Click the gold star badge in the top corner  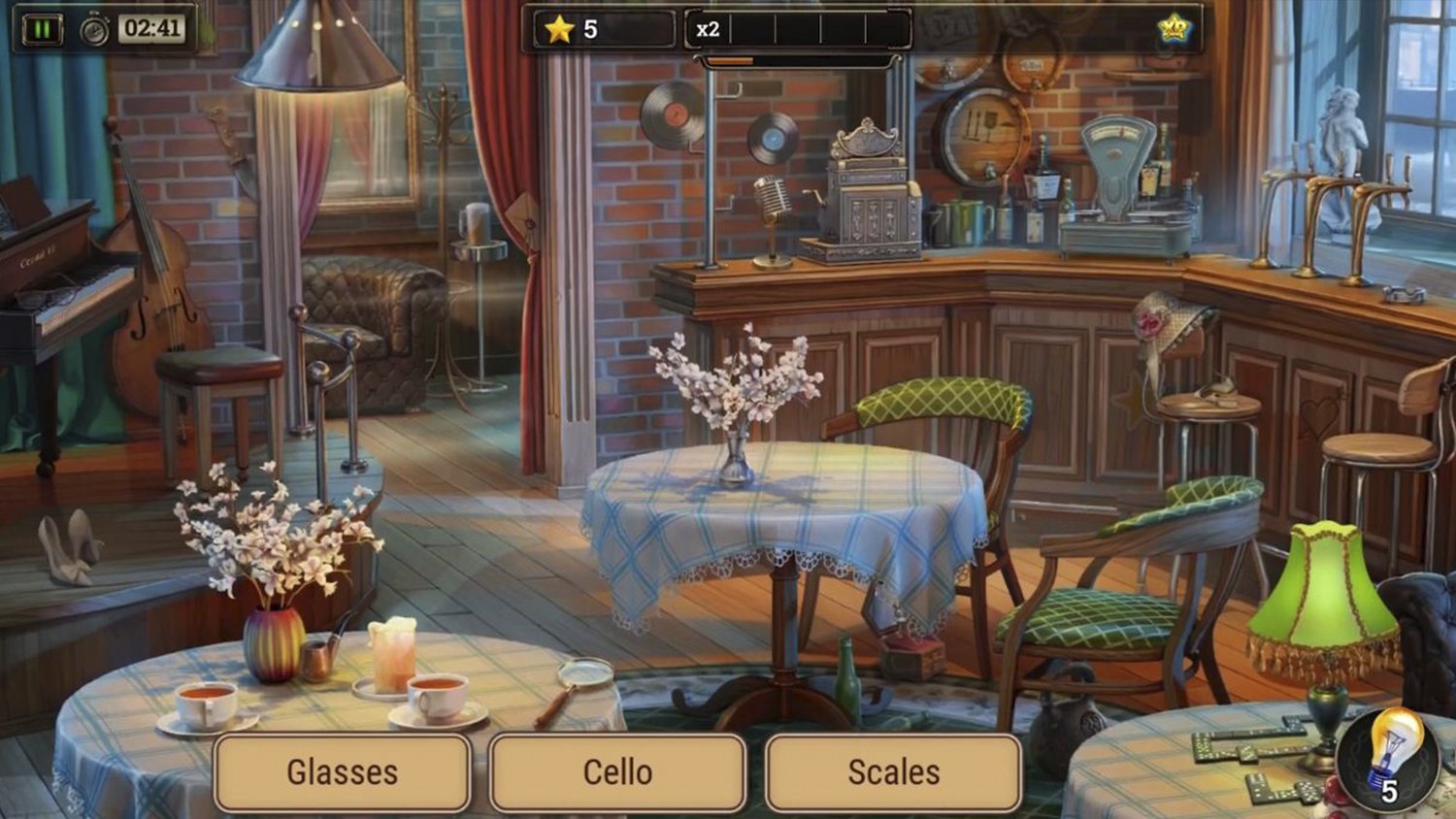tap(1176, 29)
